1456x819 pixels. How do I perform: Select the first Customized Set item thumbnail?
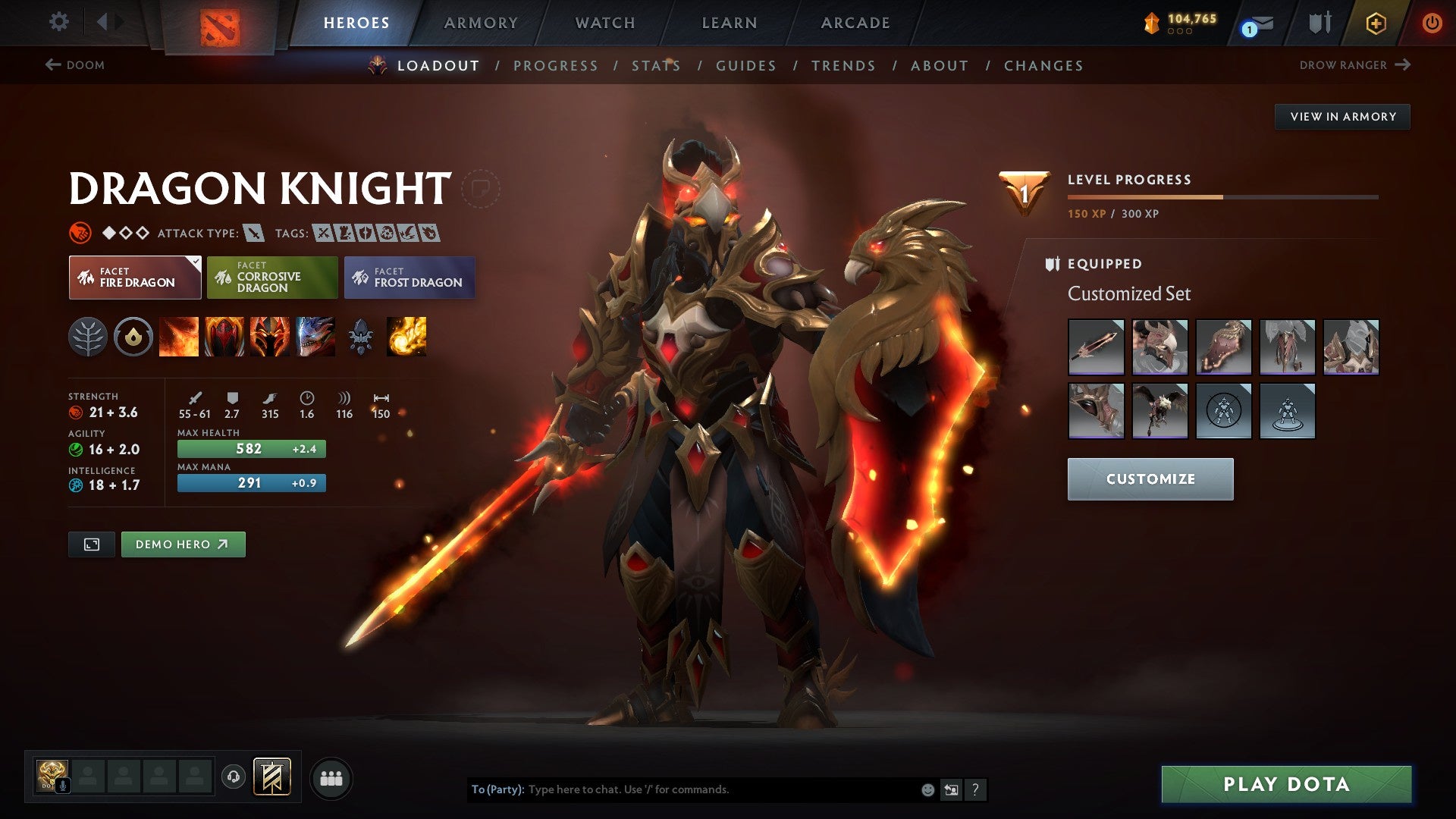click(1096, 347)
